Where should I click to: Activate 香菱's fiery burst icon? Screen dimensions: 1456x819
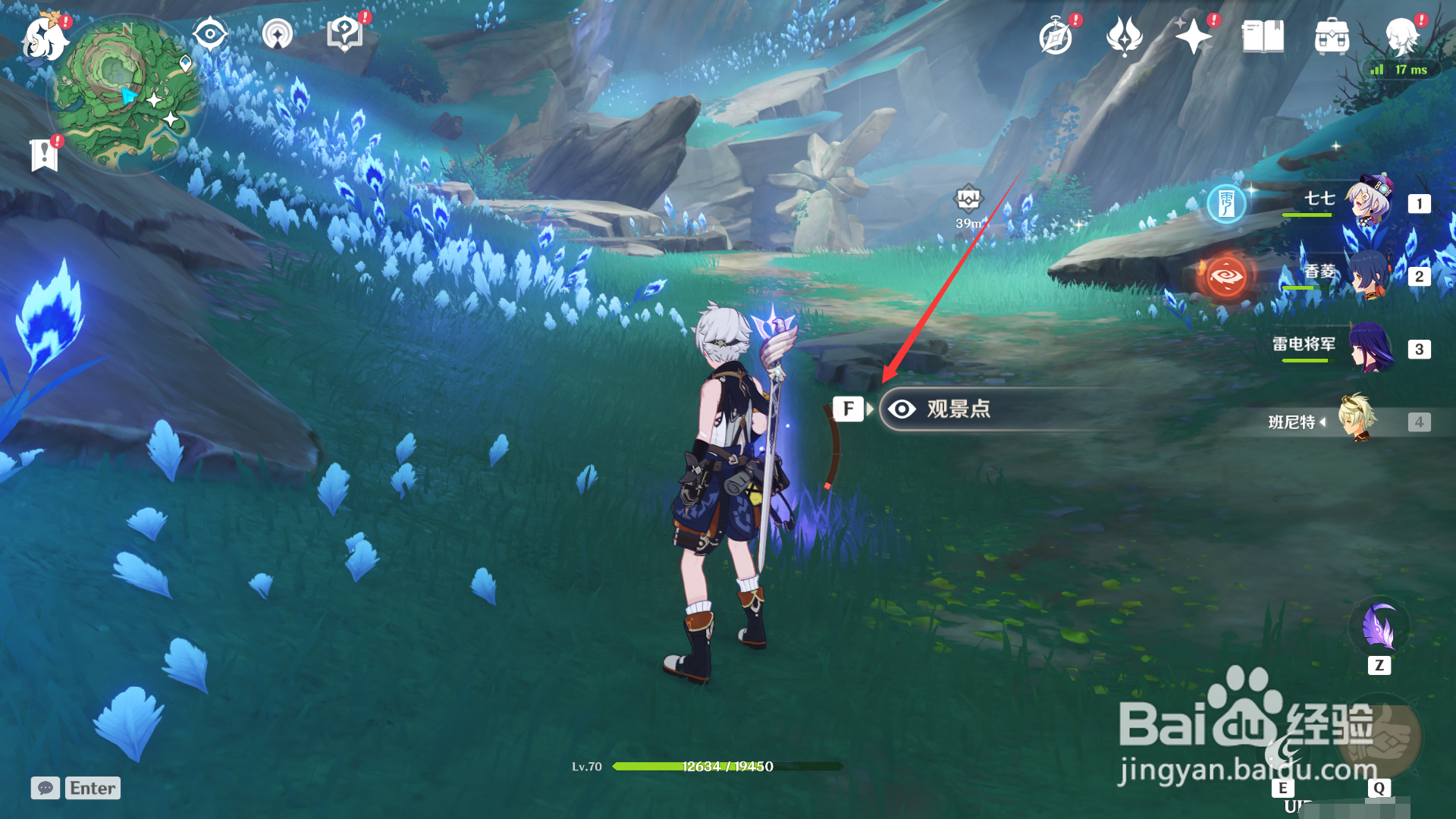tap(1226, 276)
